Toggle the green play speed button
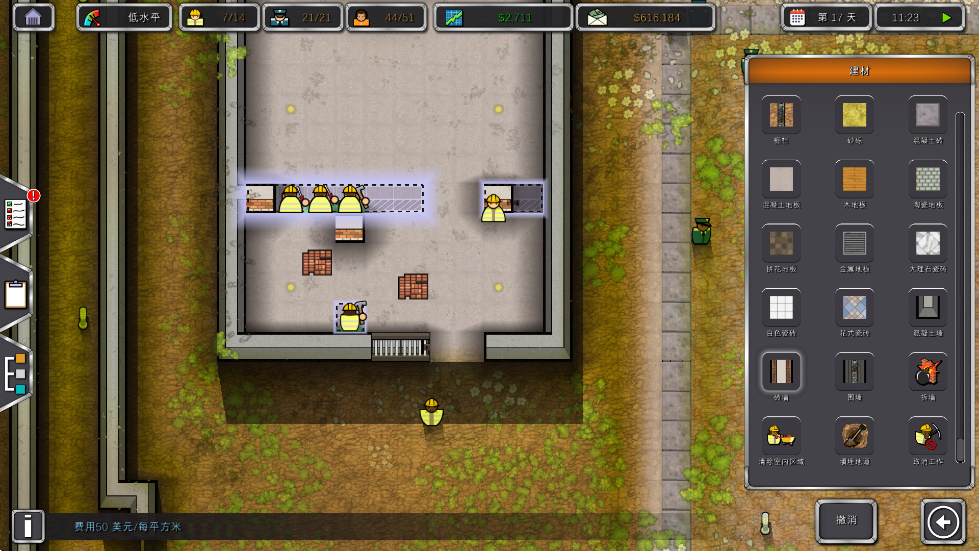 click(946, 17)
